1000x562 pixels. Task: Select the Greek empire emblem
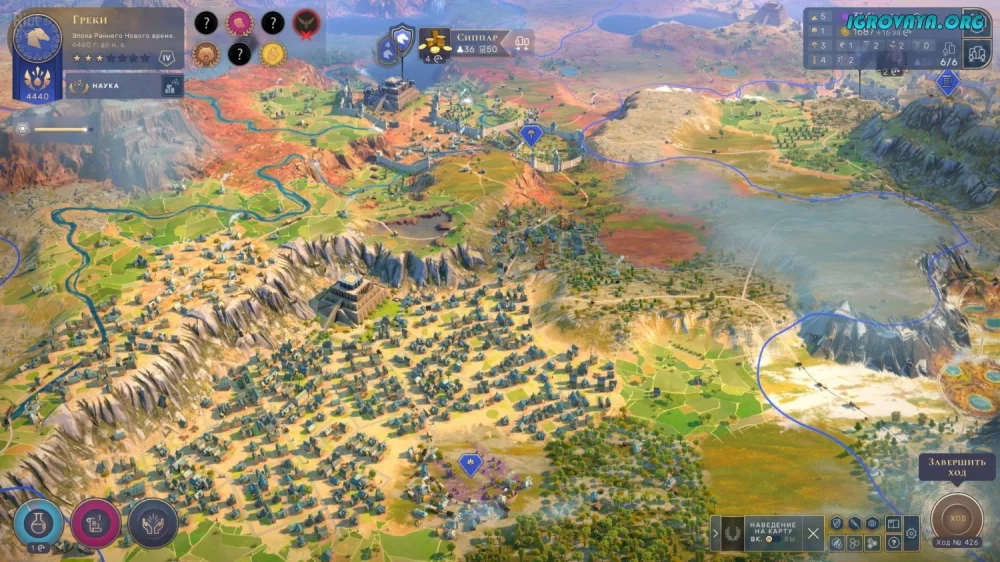click(36, 37)
